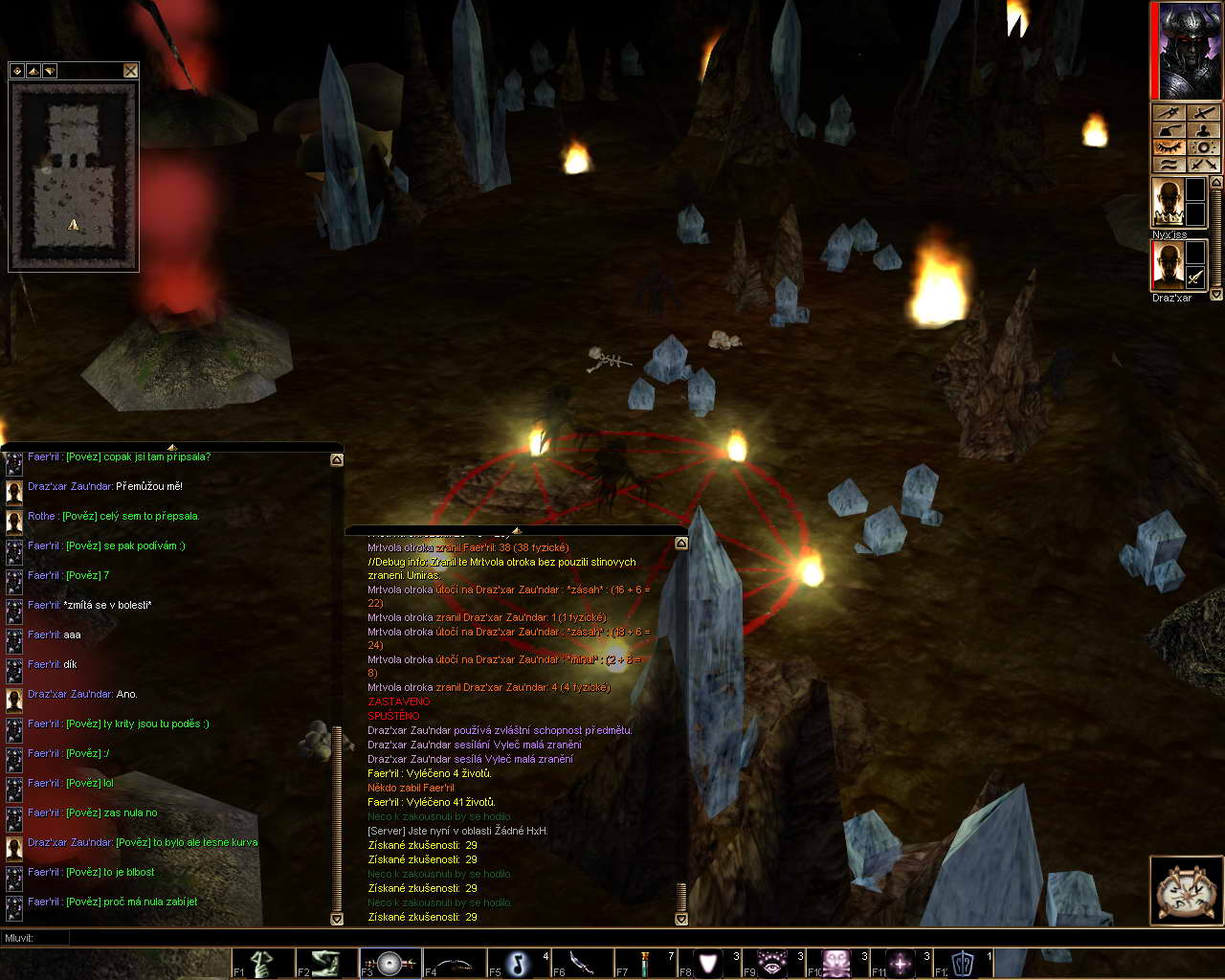Select Nyx'iss party portrait
The height and width of the screenshot is (980, 1225).
1169,203
